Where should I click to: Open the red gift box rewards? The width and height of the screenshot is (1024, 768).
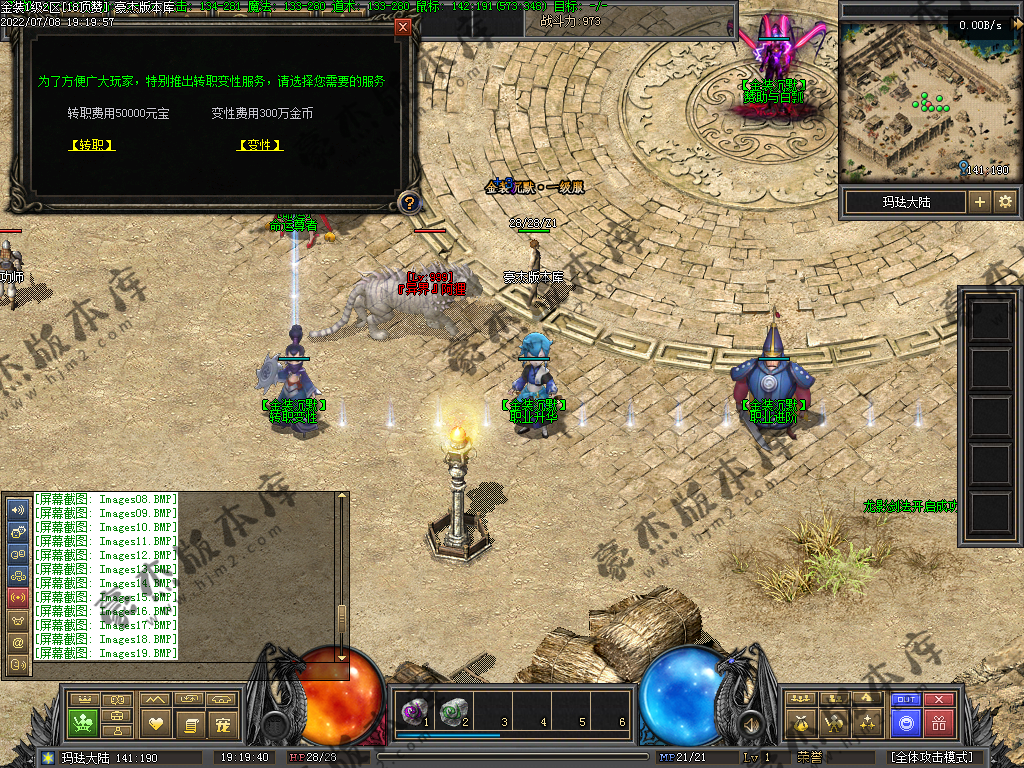pos(938,722)
